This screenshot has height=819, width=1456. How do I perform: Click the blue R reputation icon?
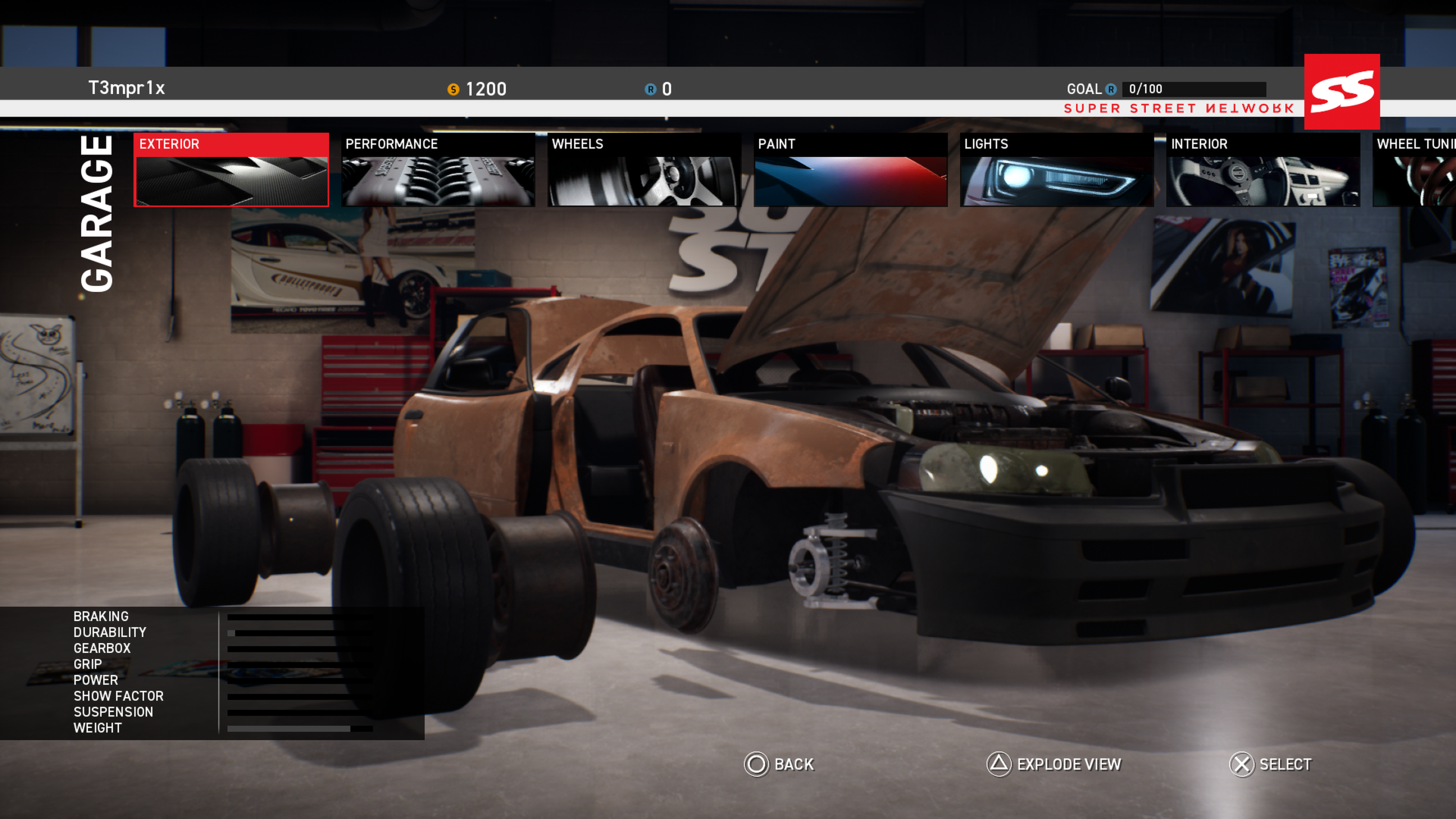649,89
